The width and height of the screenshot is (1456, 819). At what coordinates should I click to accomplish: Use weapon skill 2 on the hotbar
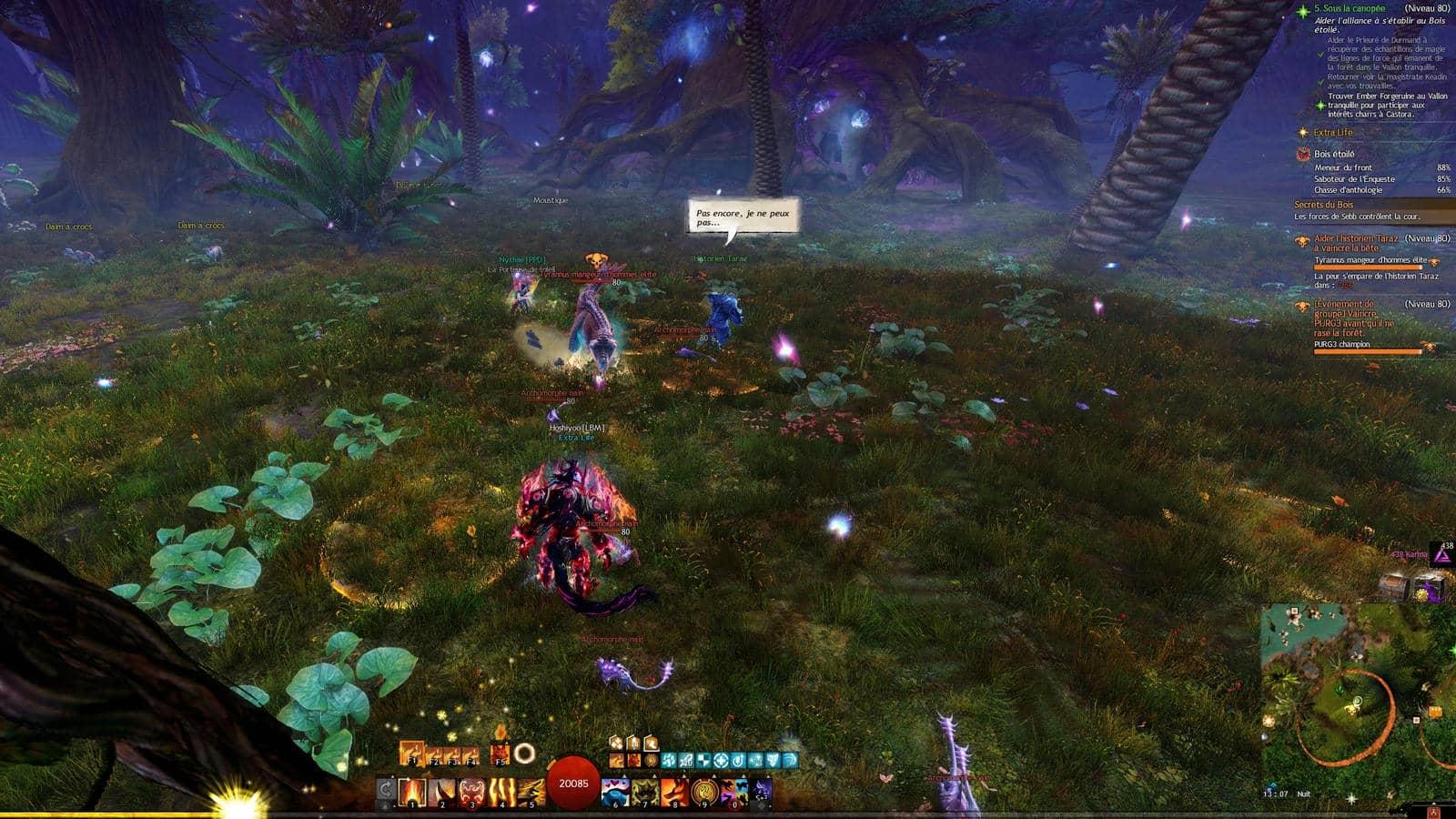click(x=443, y=792)
